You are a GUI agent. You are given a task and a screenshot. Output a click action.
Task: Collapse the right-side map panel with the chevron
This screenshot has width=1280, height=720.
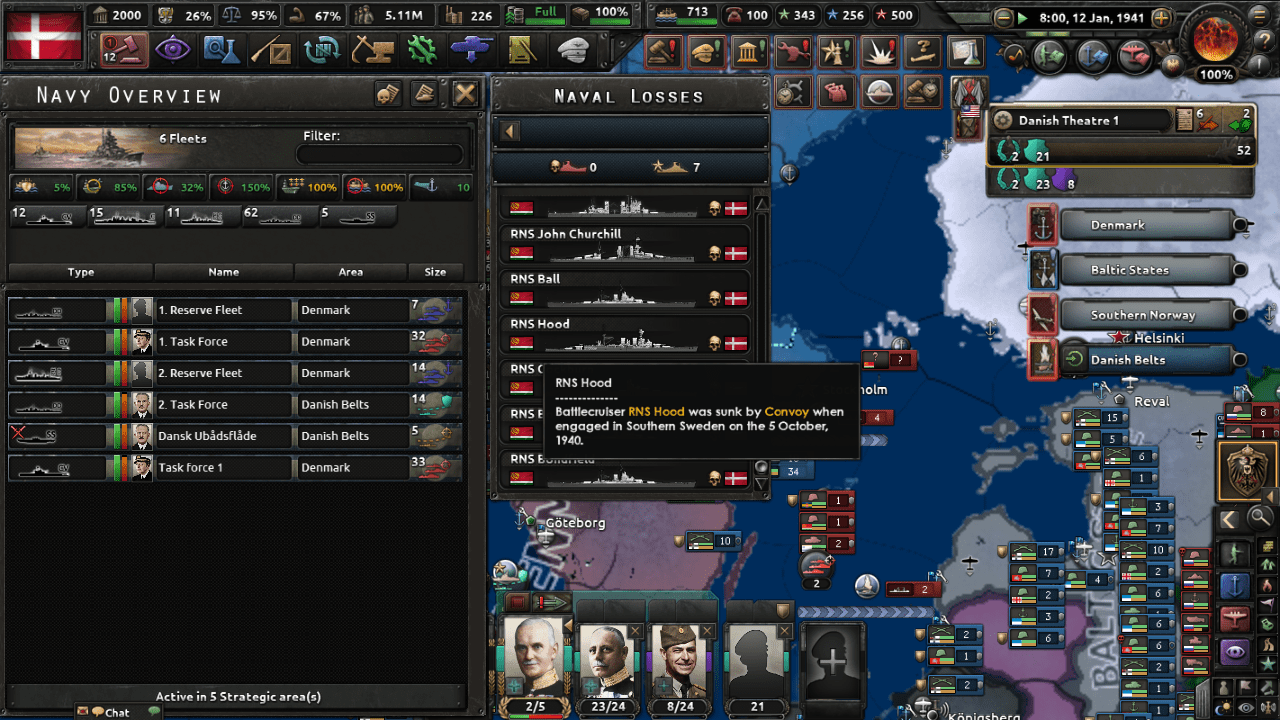point(1228,518)
